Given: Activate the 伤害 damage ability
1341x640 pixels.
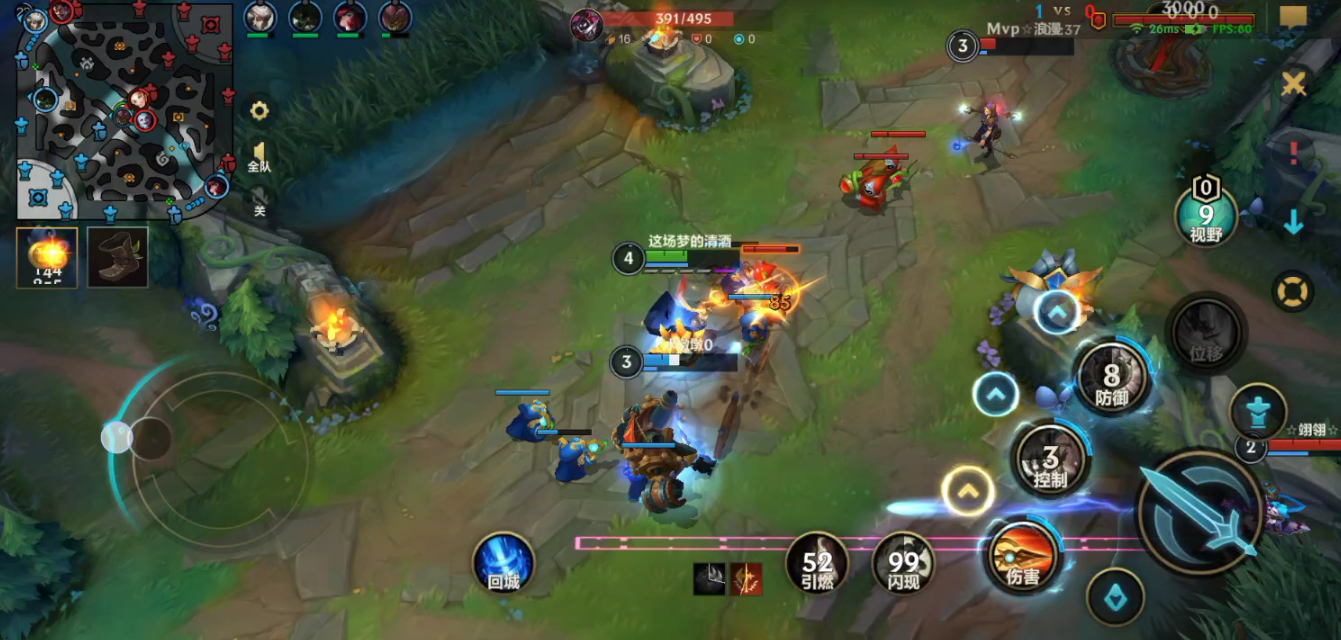Looking at the screenshot, I should [x=1022, y=556].
